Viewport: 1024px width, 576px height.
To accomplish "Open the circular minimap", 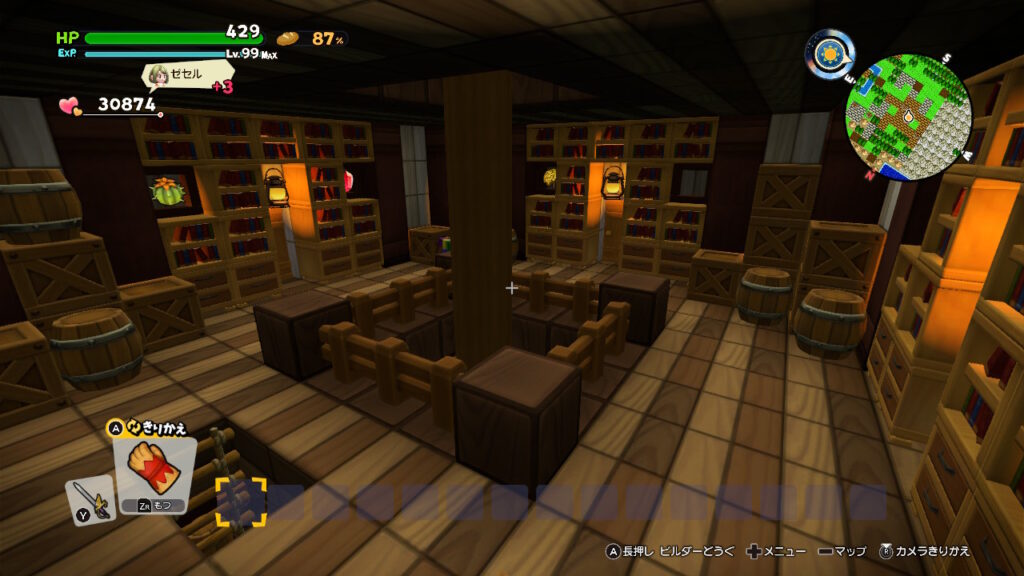I will [908, 117].
